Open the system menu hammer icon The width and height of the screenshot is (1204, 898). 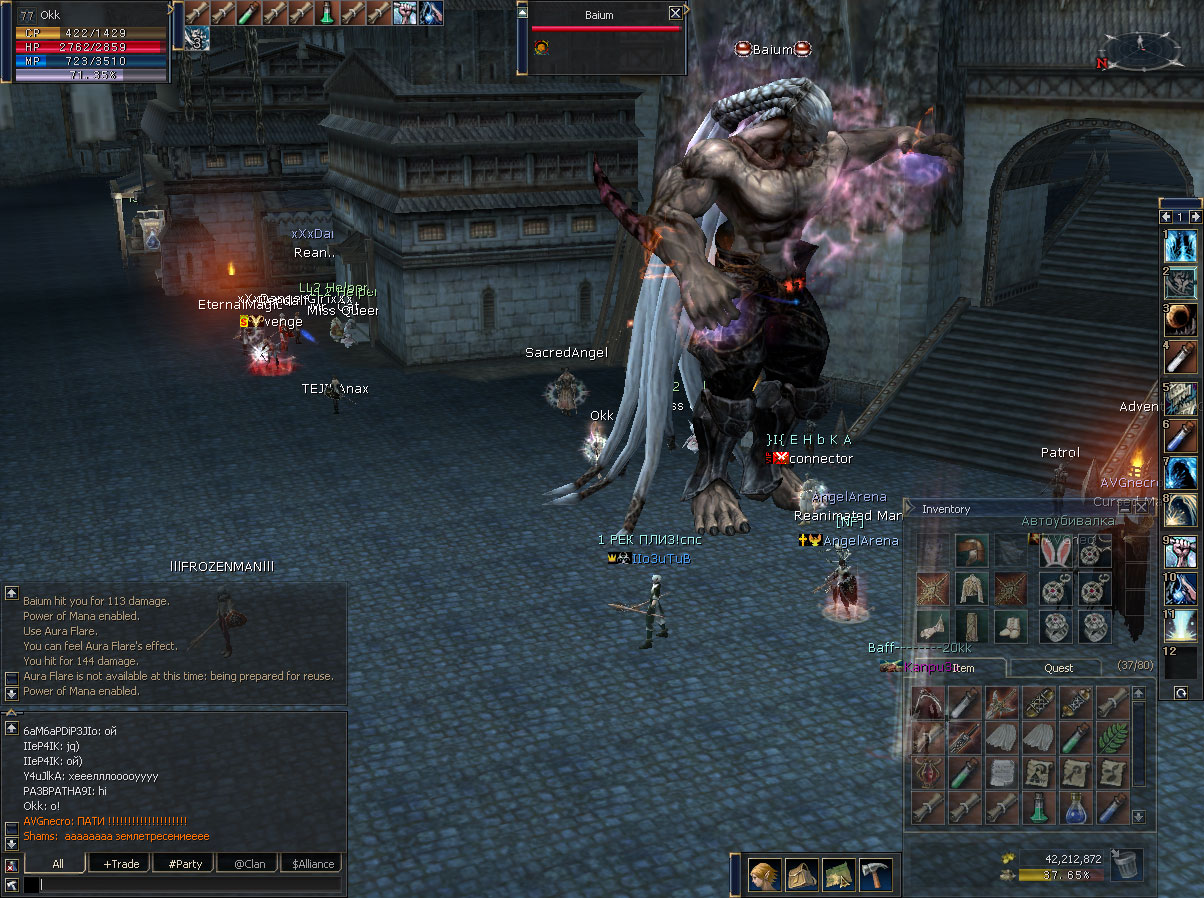coord(874,876)
